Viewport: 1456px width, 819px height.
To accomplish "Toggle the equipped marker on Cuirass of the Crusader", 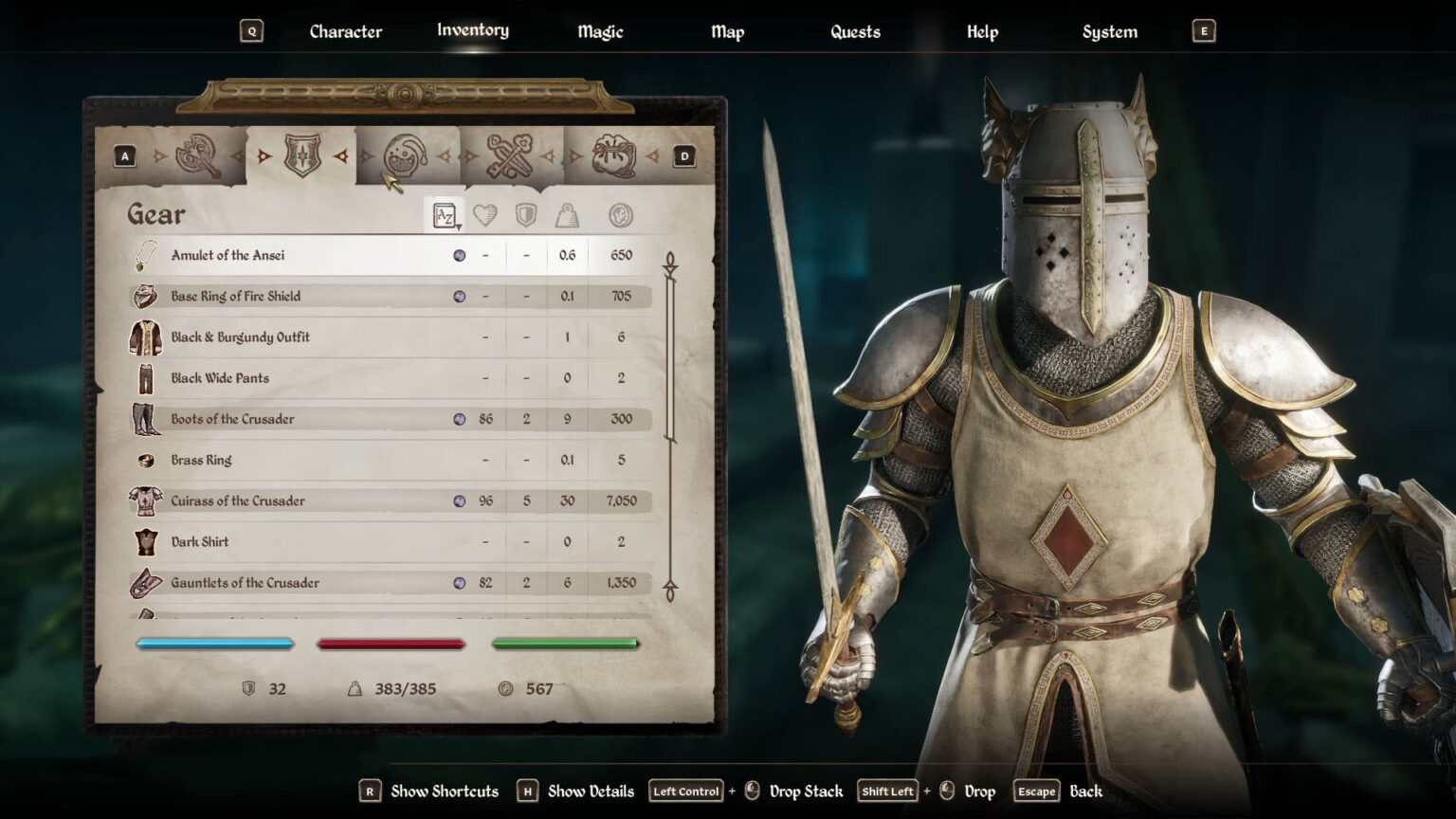I will coord(459,500).
